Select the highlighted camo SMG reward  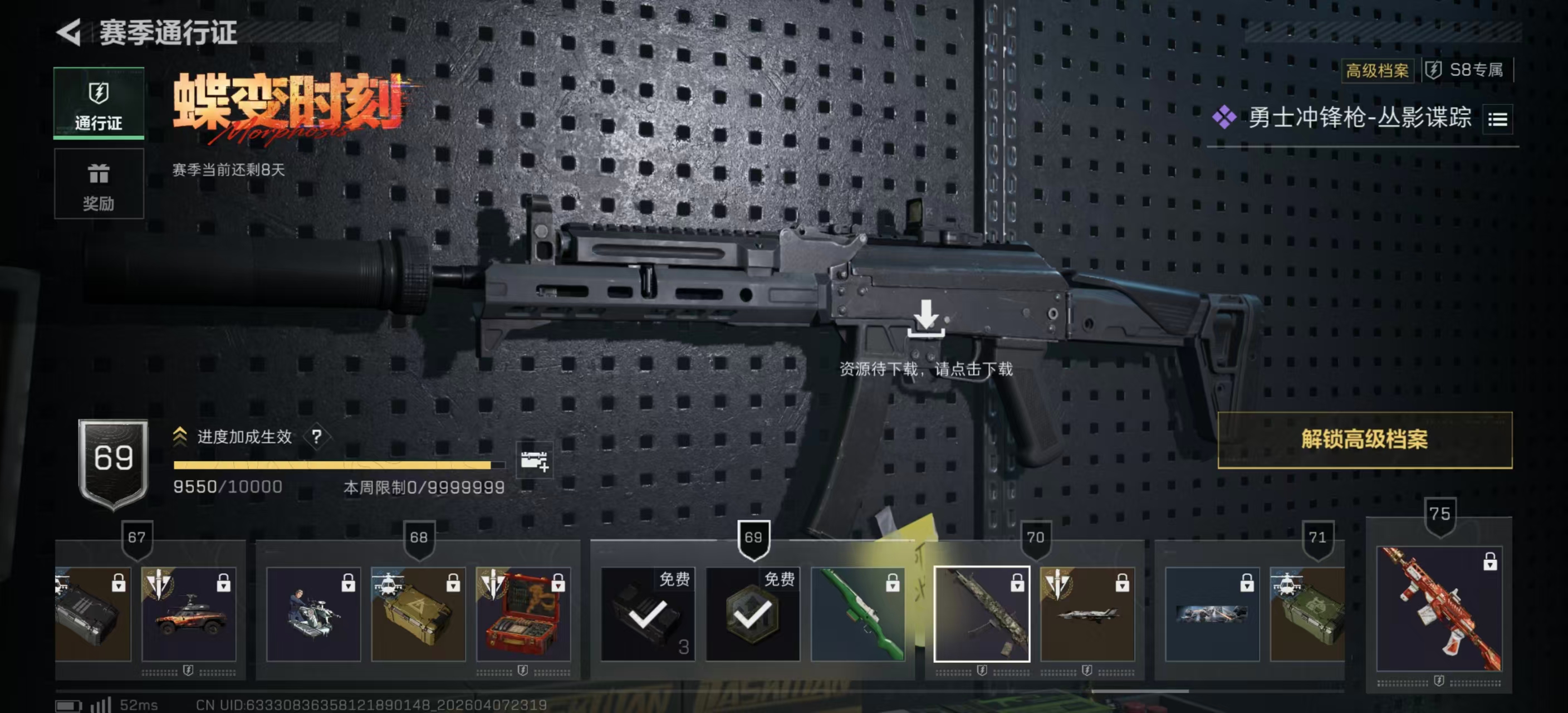pos(981,614)
